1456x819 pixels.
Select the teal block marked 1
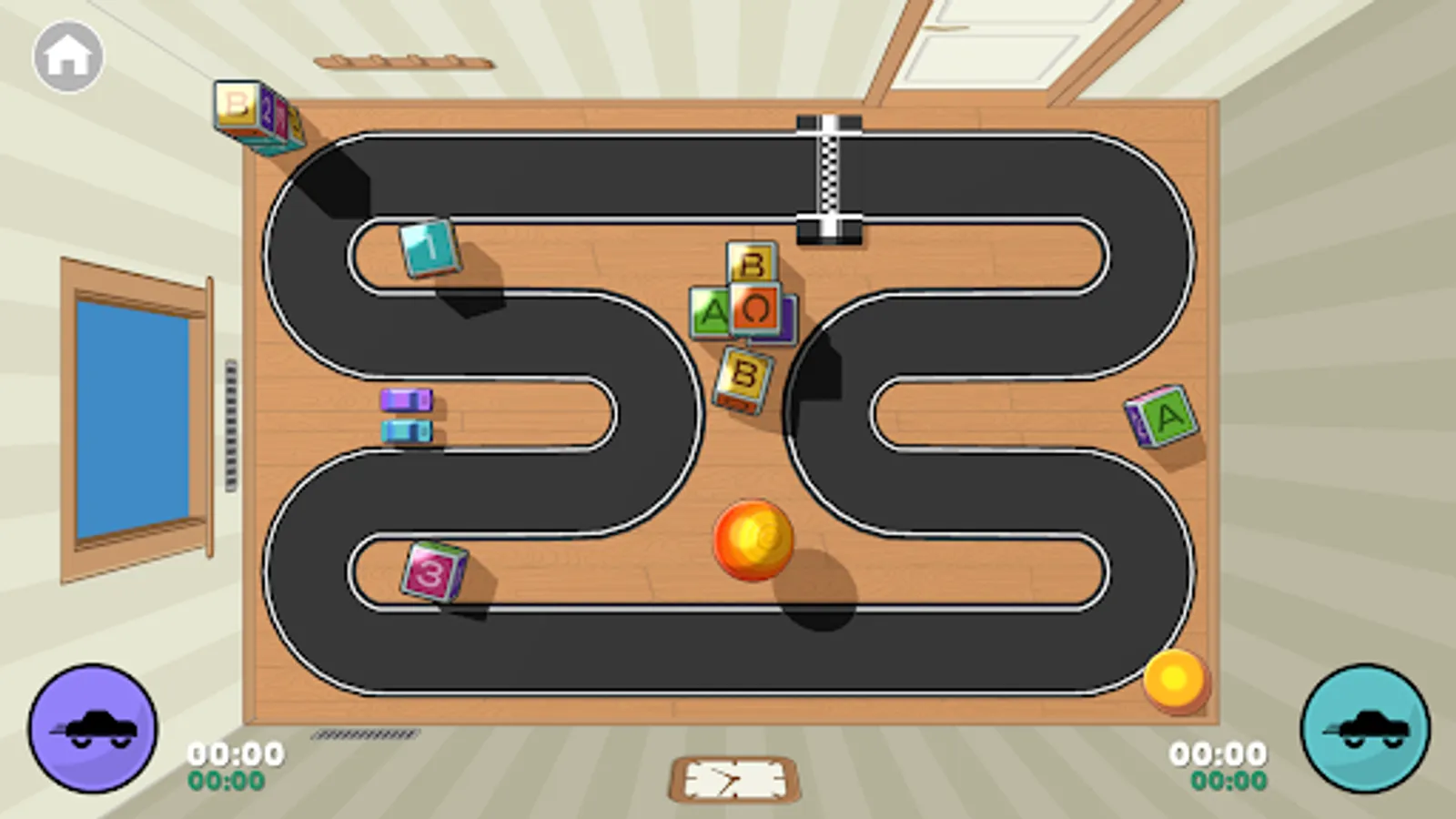coord(430,248)
